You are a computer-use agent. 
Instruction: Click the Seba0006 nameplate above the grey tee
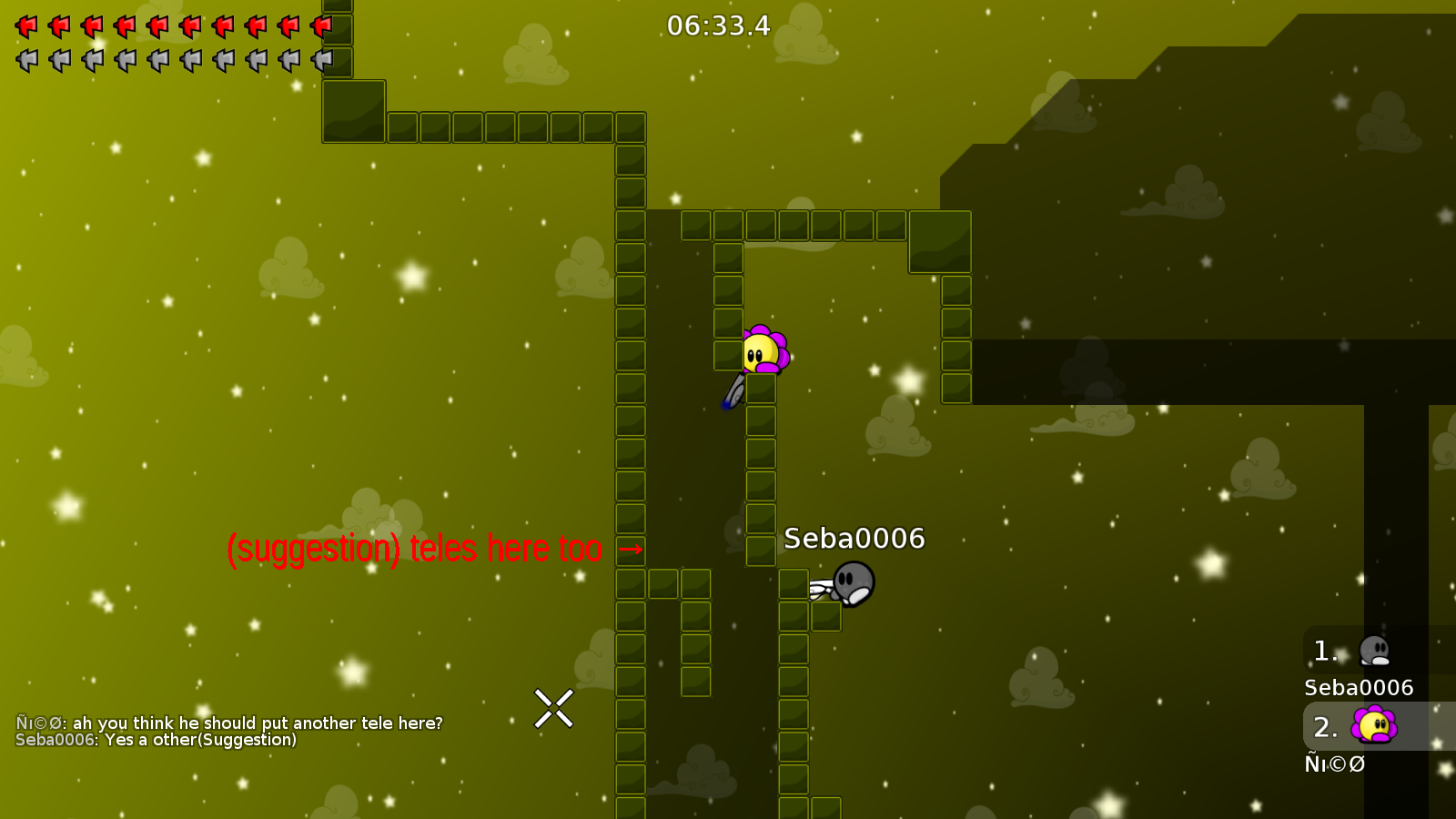[x=854, y=538]
